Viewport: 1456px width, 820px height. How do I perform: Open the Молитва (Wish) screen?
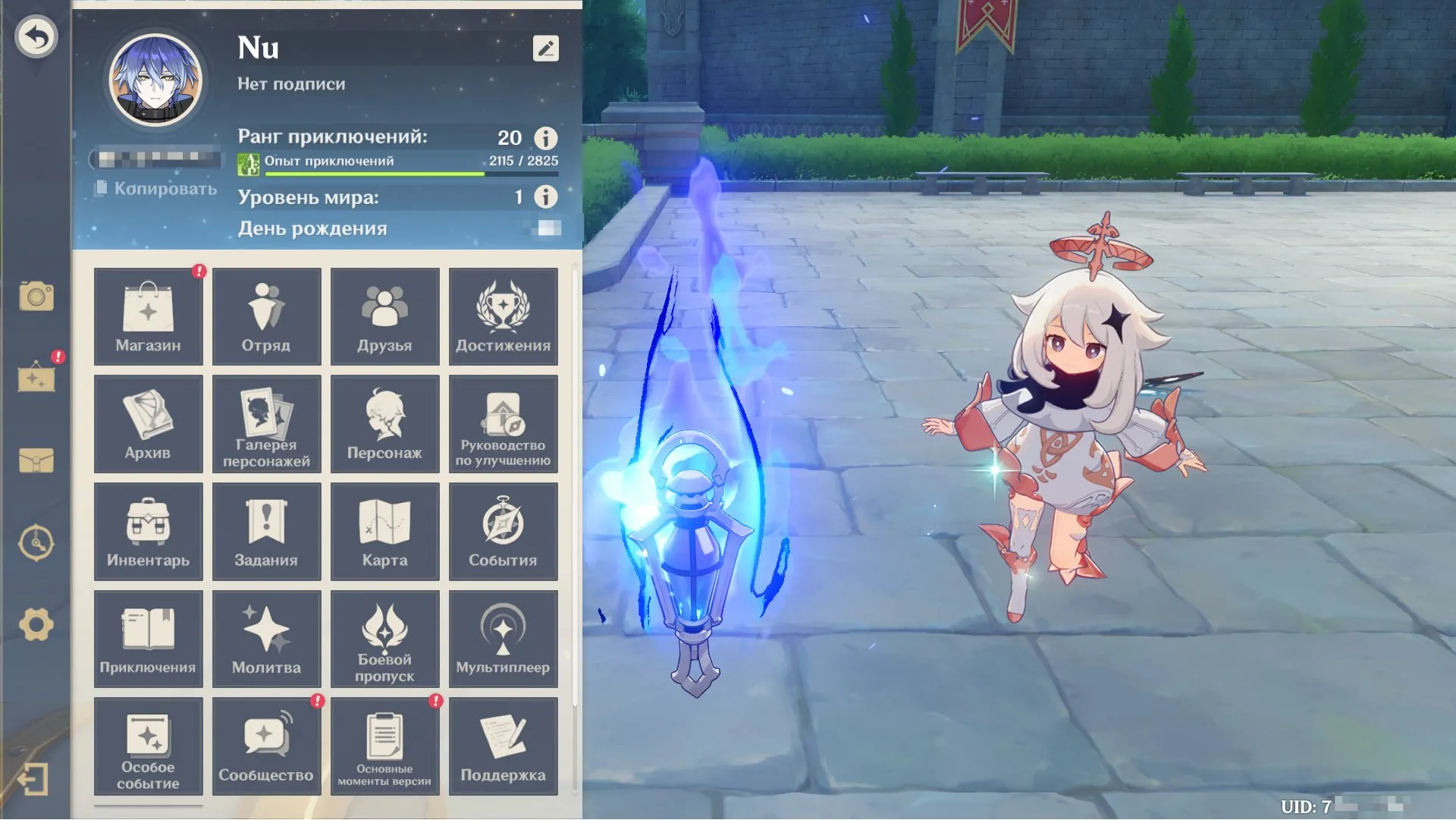[x=266, y=639]
